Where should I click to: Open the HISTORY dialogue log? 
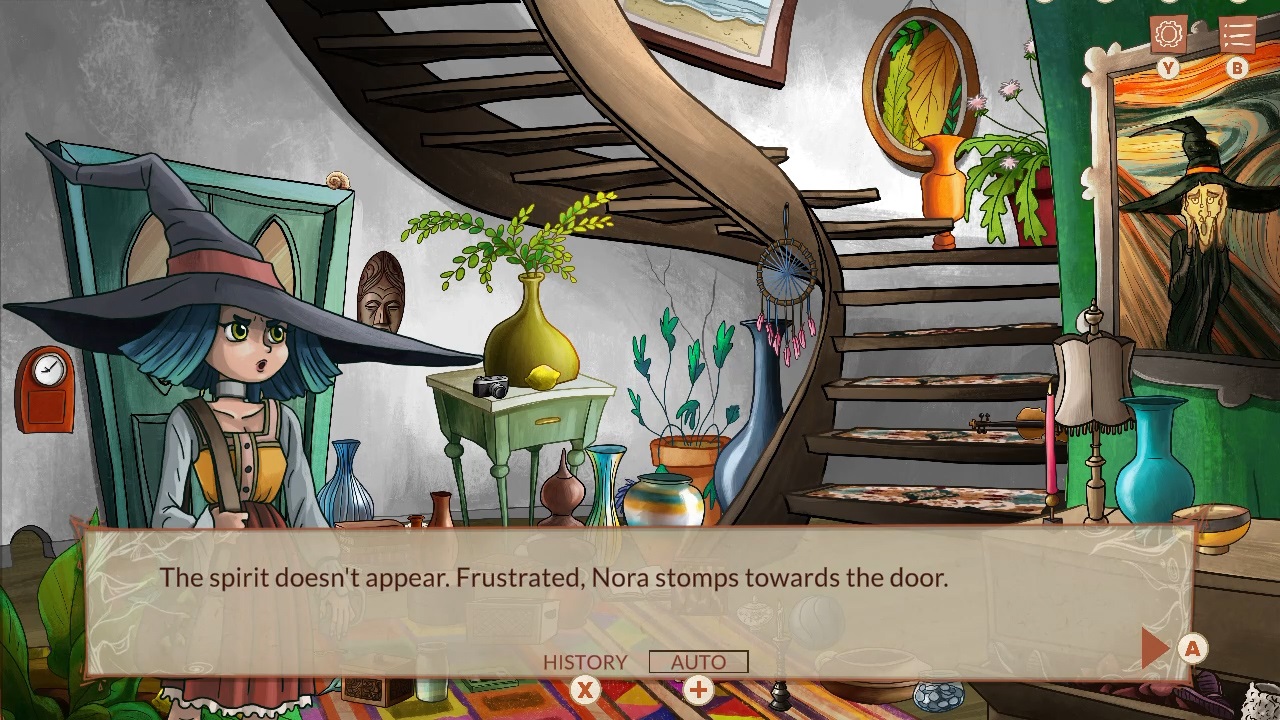pos(585,662)
